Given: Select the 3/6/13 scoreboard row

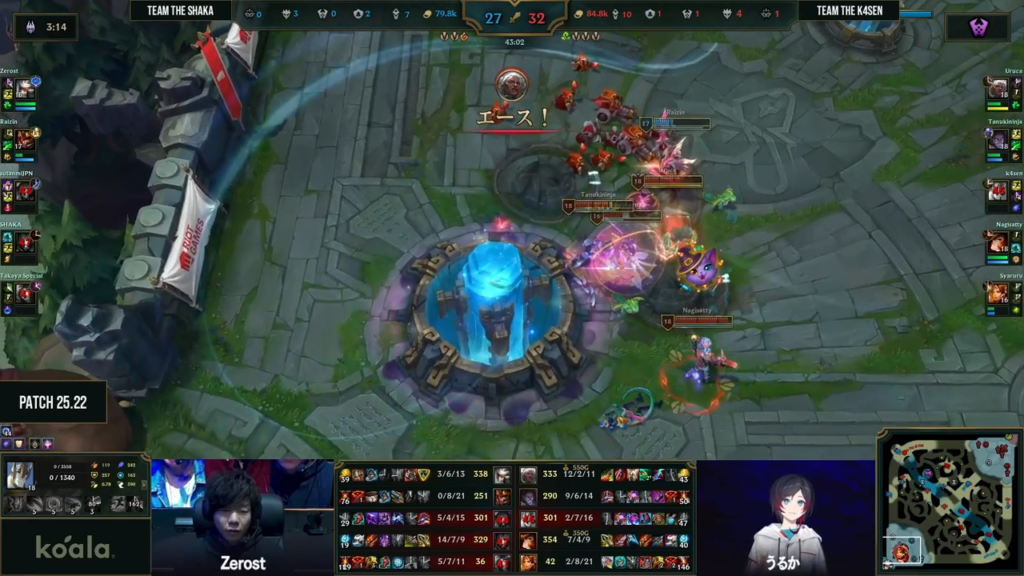Looking at the screenshot, I should pos(425,475).
